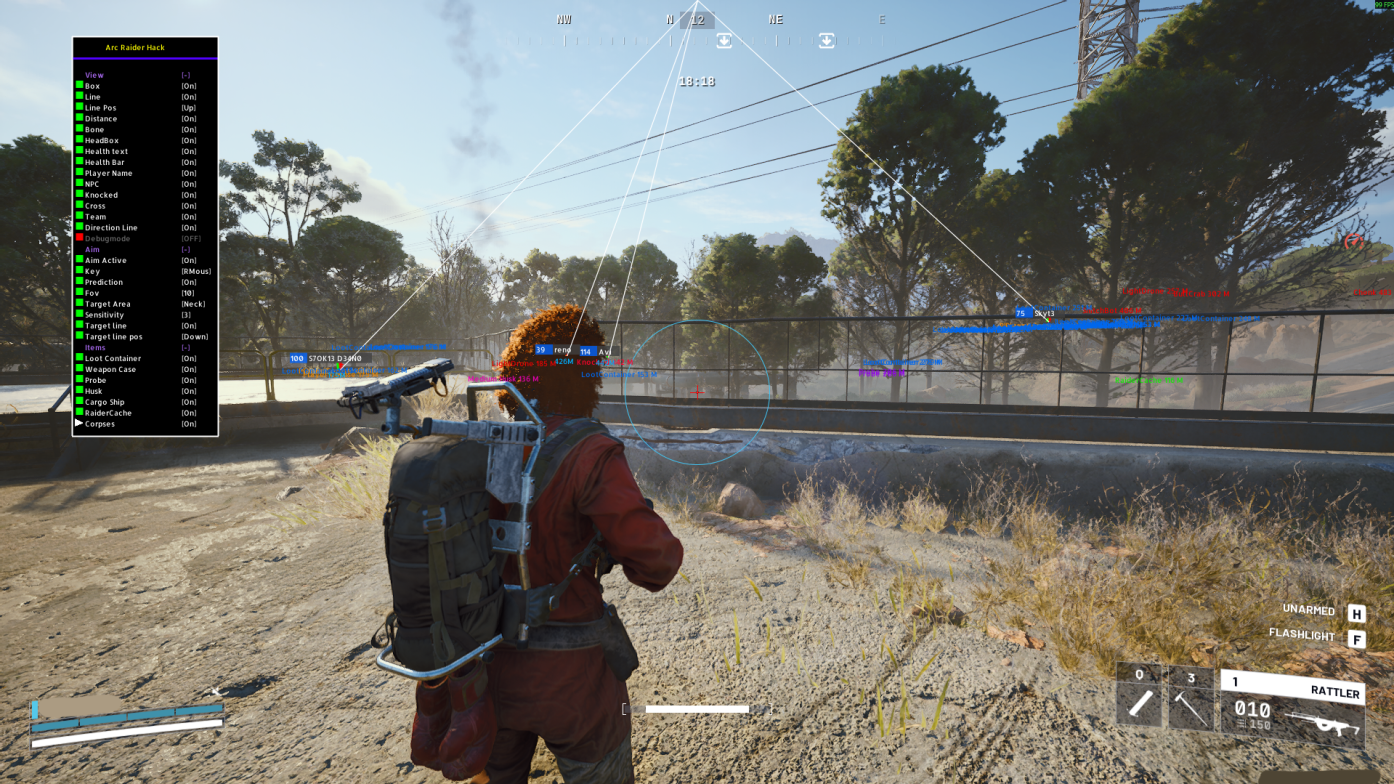
Task: Toggle the NPC checkbox in the menu
Action: pos(79,183)
